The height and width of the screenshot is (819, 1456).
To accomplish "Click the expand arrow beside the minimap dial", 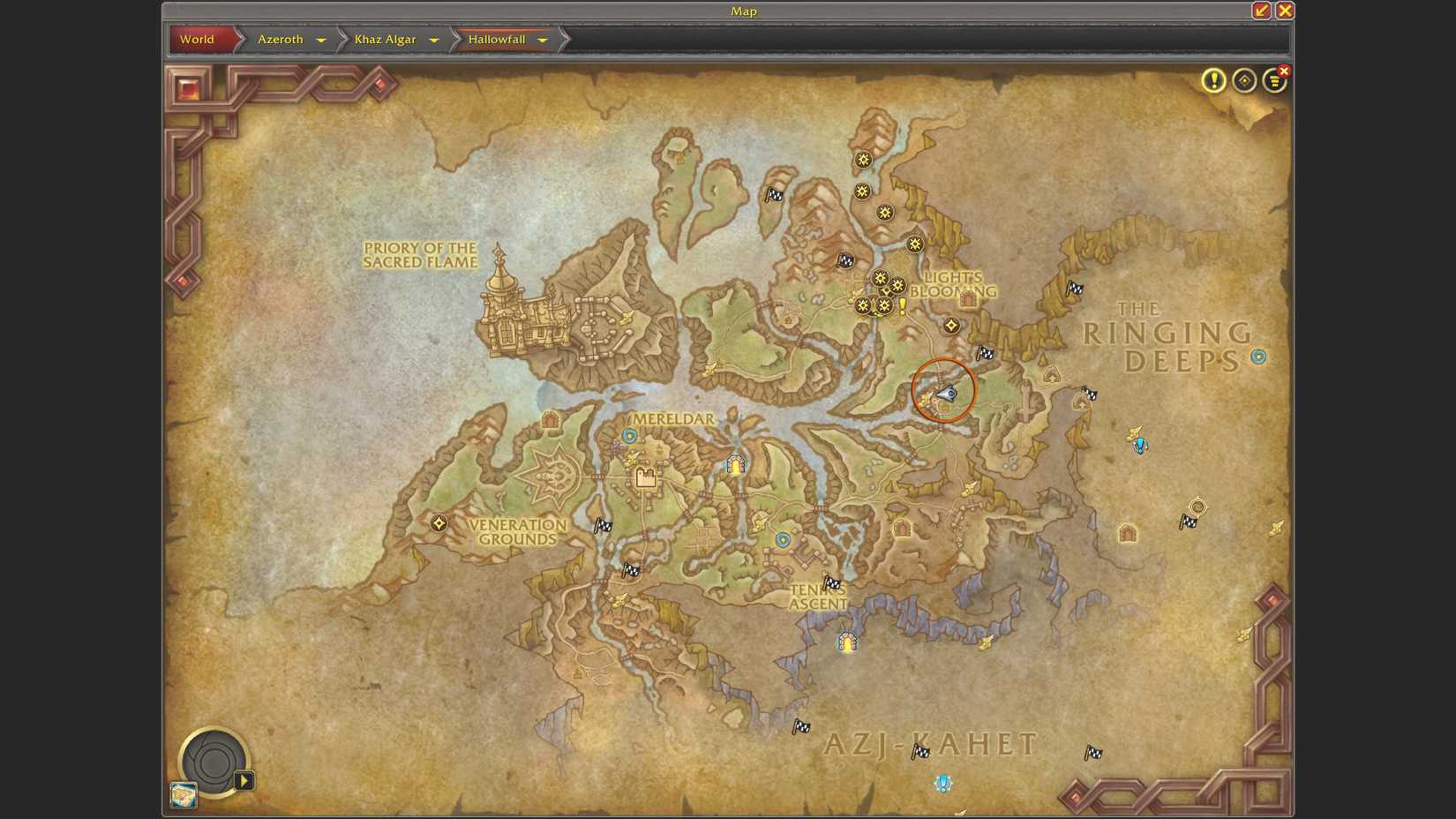I will click(x=244, y=780).
